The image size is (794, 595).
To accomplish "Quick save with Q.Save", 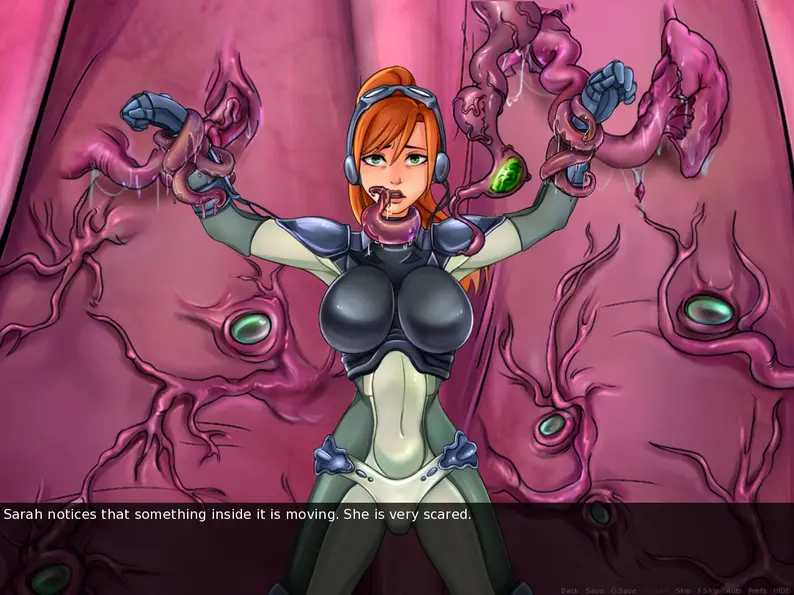I will [x=623, y=590].
